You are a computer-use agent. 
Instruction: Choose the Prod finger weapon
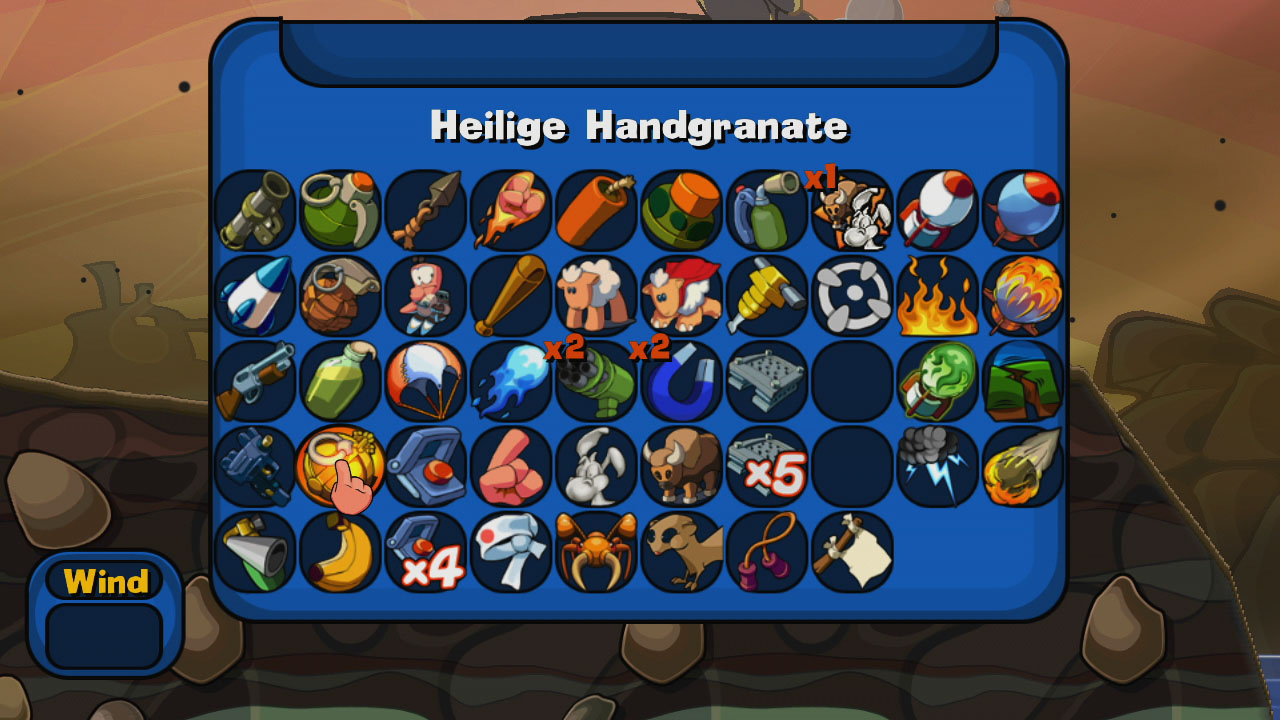pos(510,465)
